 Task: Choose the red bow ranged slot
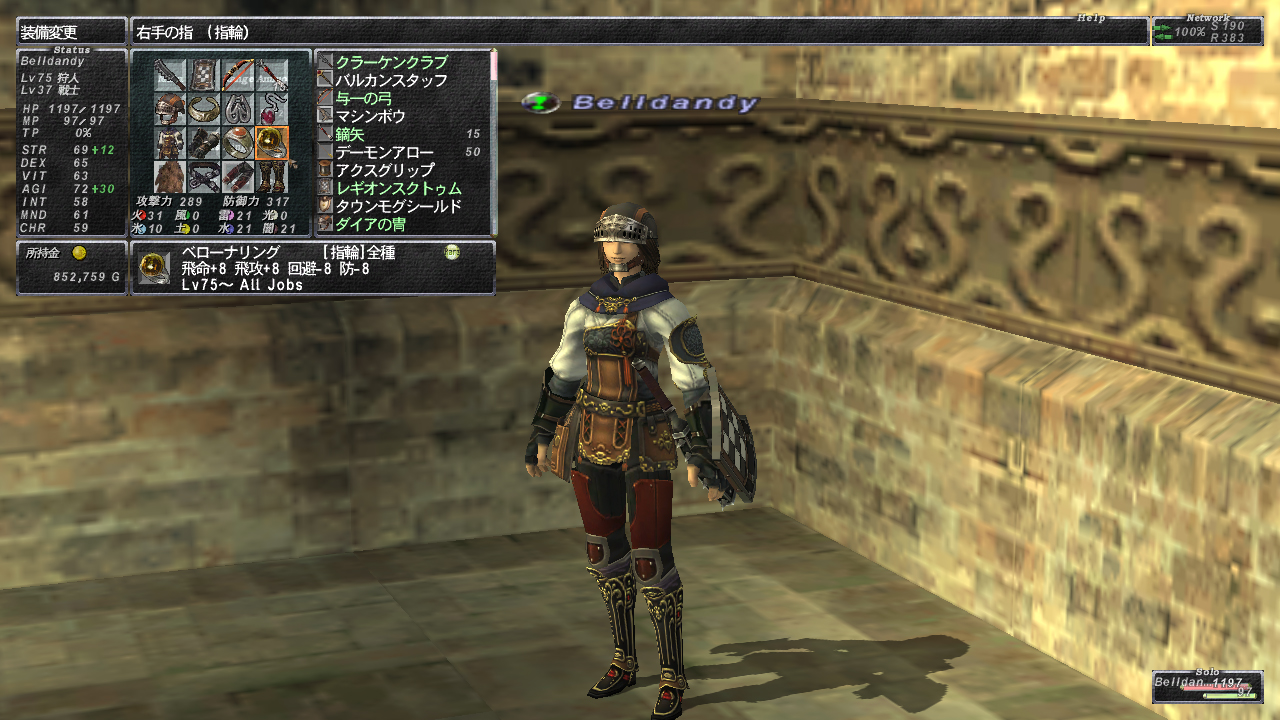click(238, 74)
